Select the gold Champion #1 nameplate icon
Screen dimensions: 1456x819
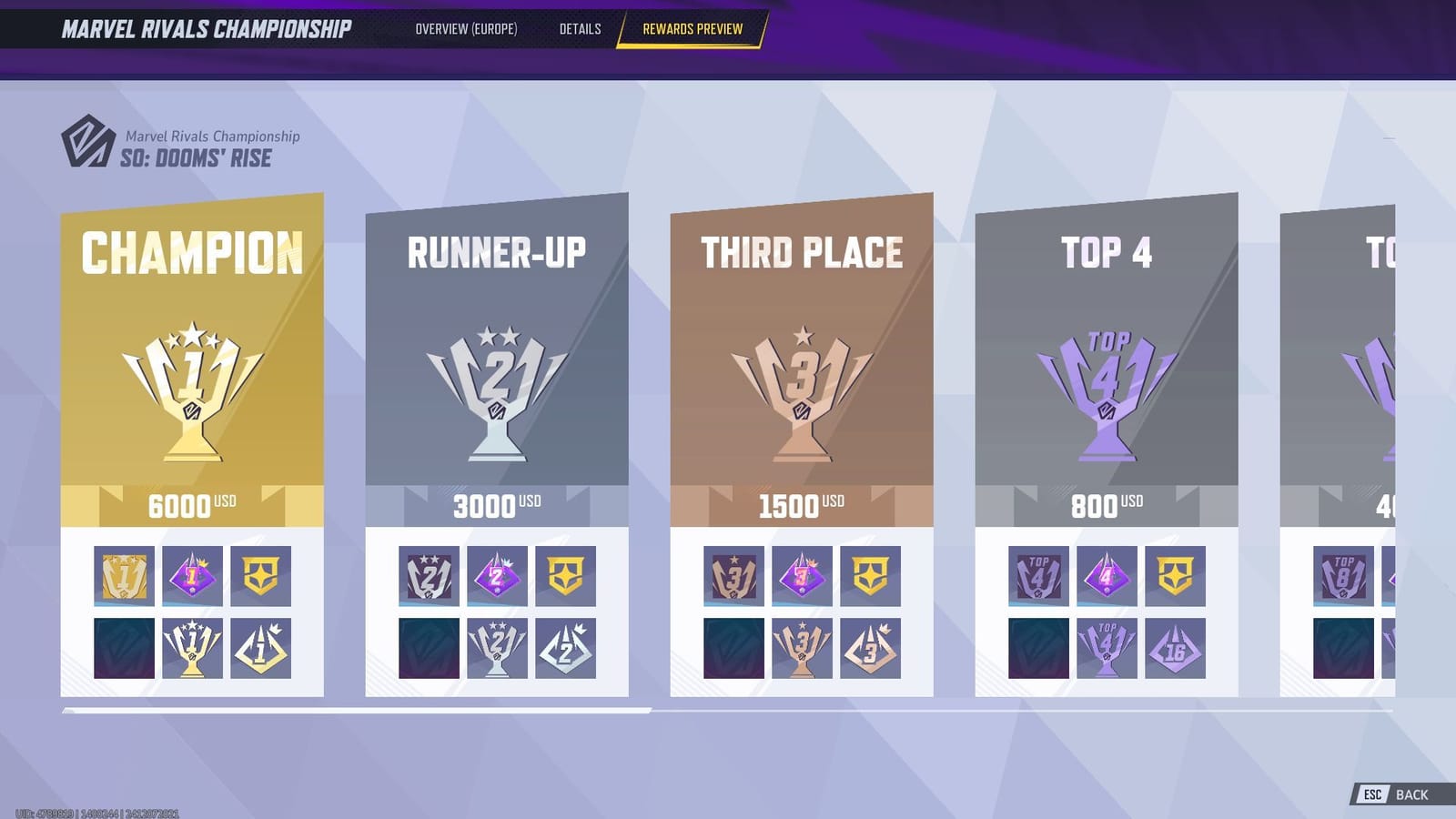click(x=125, y=574)
